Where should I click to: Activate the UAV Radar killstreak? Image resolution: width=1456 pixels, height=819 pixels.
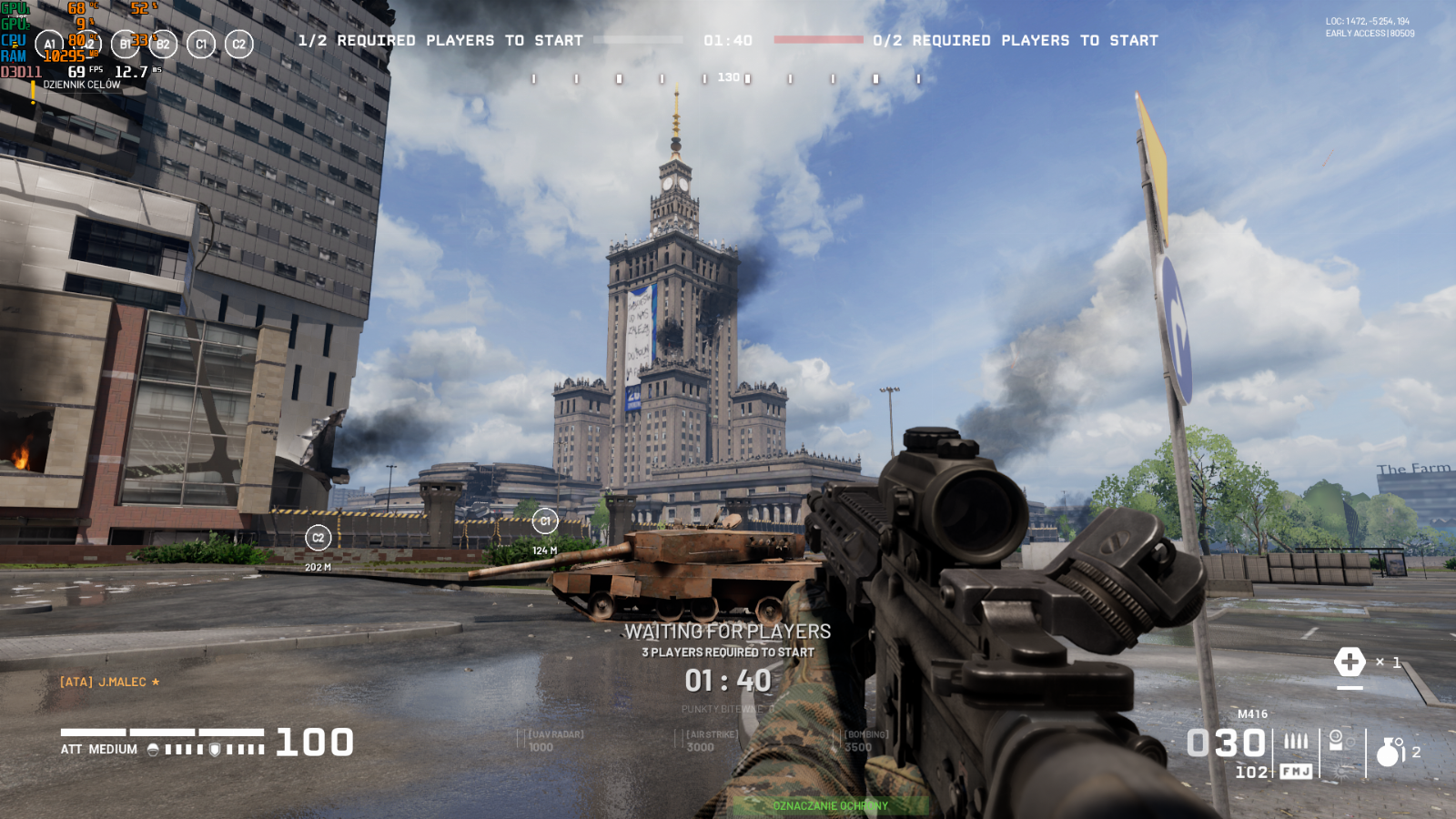(554, 740)
